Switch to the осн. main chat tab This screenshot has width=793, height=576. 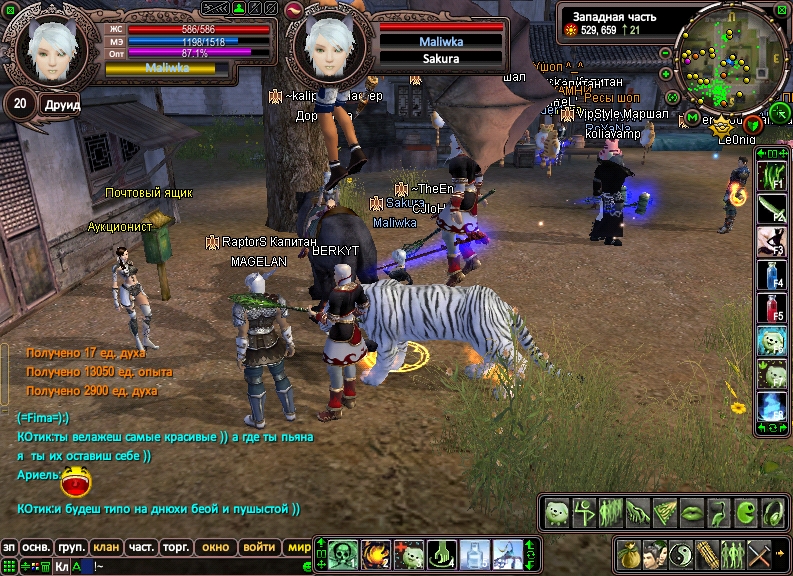[37, 547]
